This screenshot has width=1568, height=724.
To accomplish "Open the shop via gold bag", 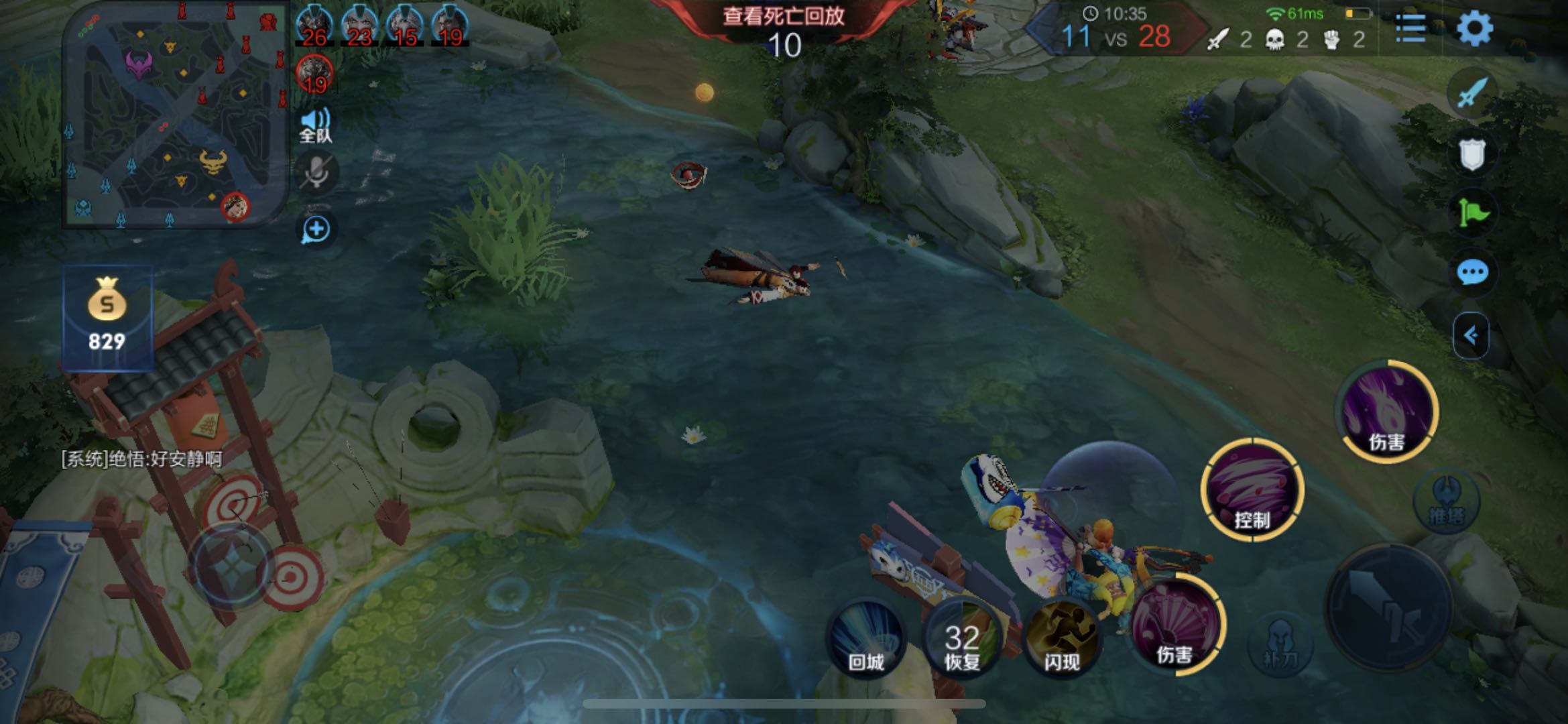I will coord(107,316).
